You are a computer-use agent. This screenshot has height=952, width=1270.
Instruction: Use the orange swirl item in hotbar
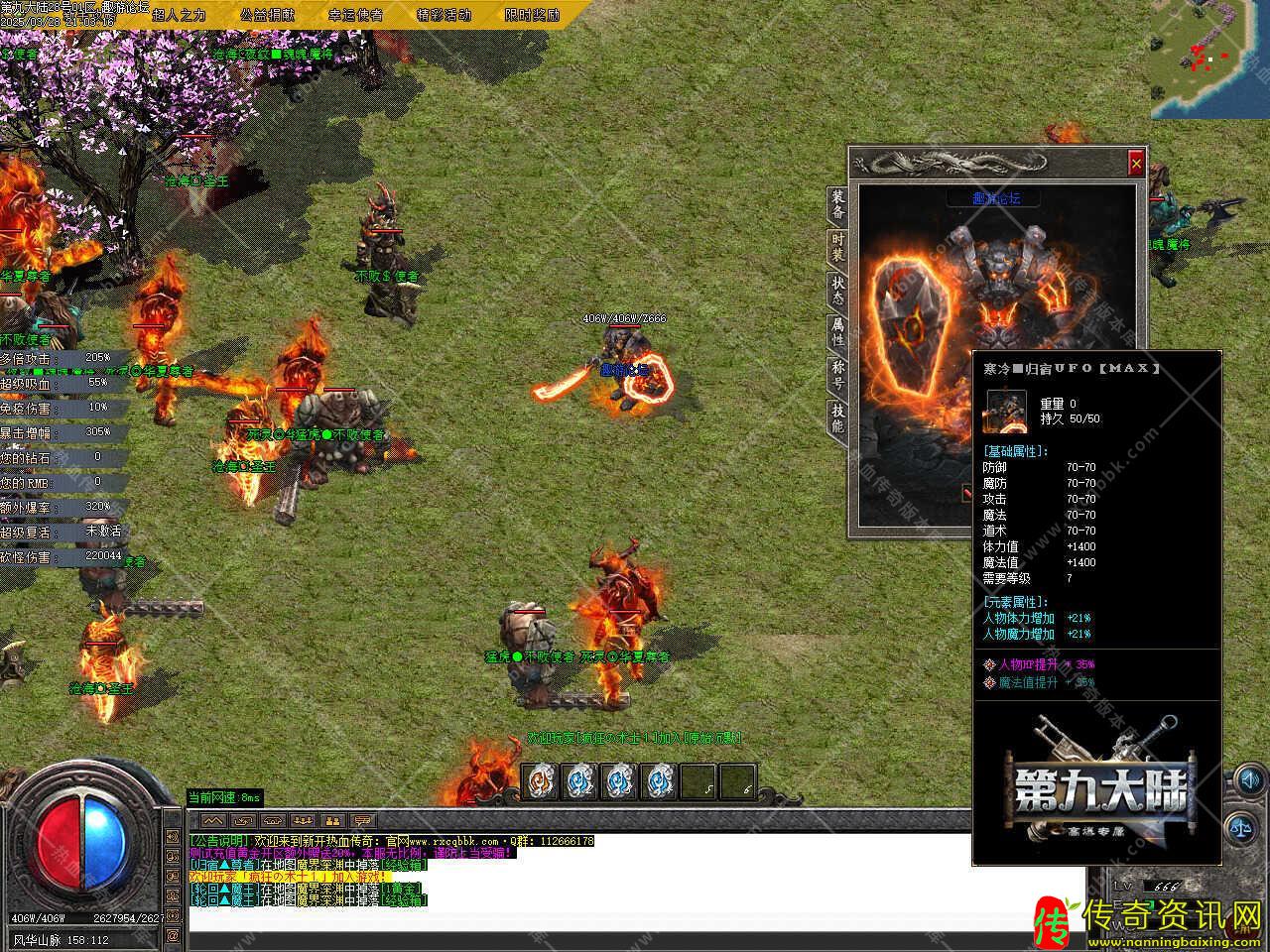pyautogui.click(x=540, y=782)
